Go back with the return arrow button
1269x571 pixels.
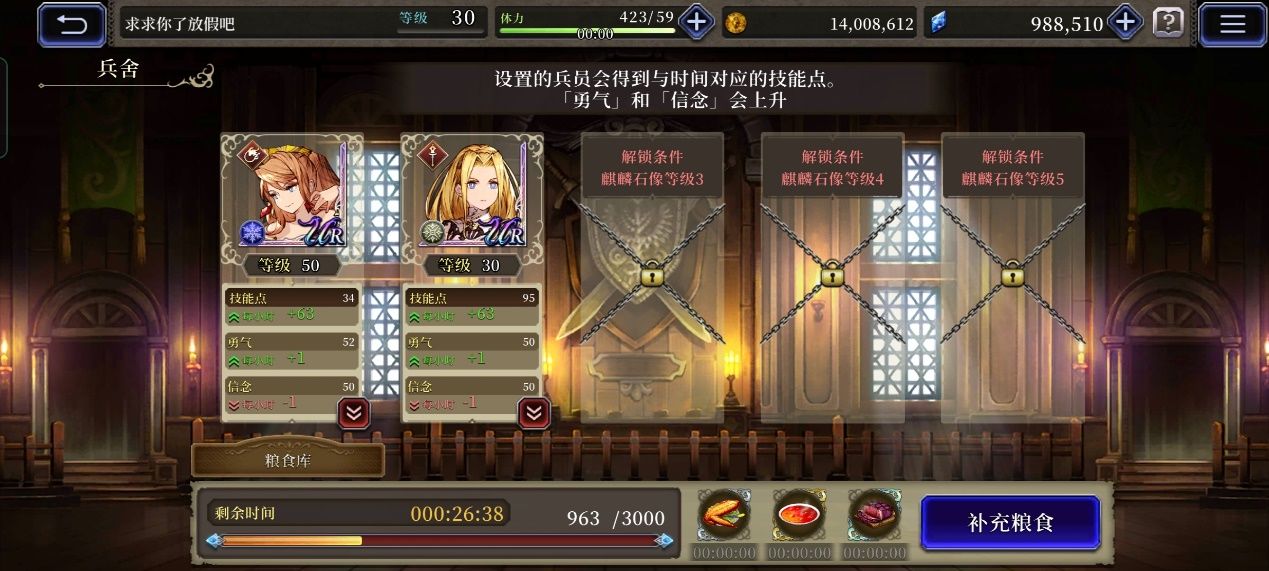71,23
